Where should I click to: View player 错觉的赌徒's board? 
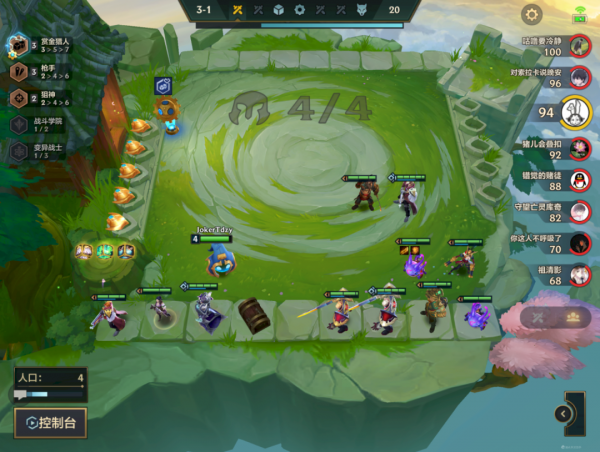click(x=578, y=181)
